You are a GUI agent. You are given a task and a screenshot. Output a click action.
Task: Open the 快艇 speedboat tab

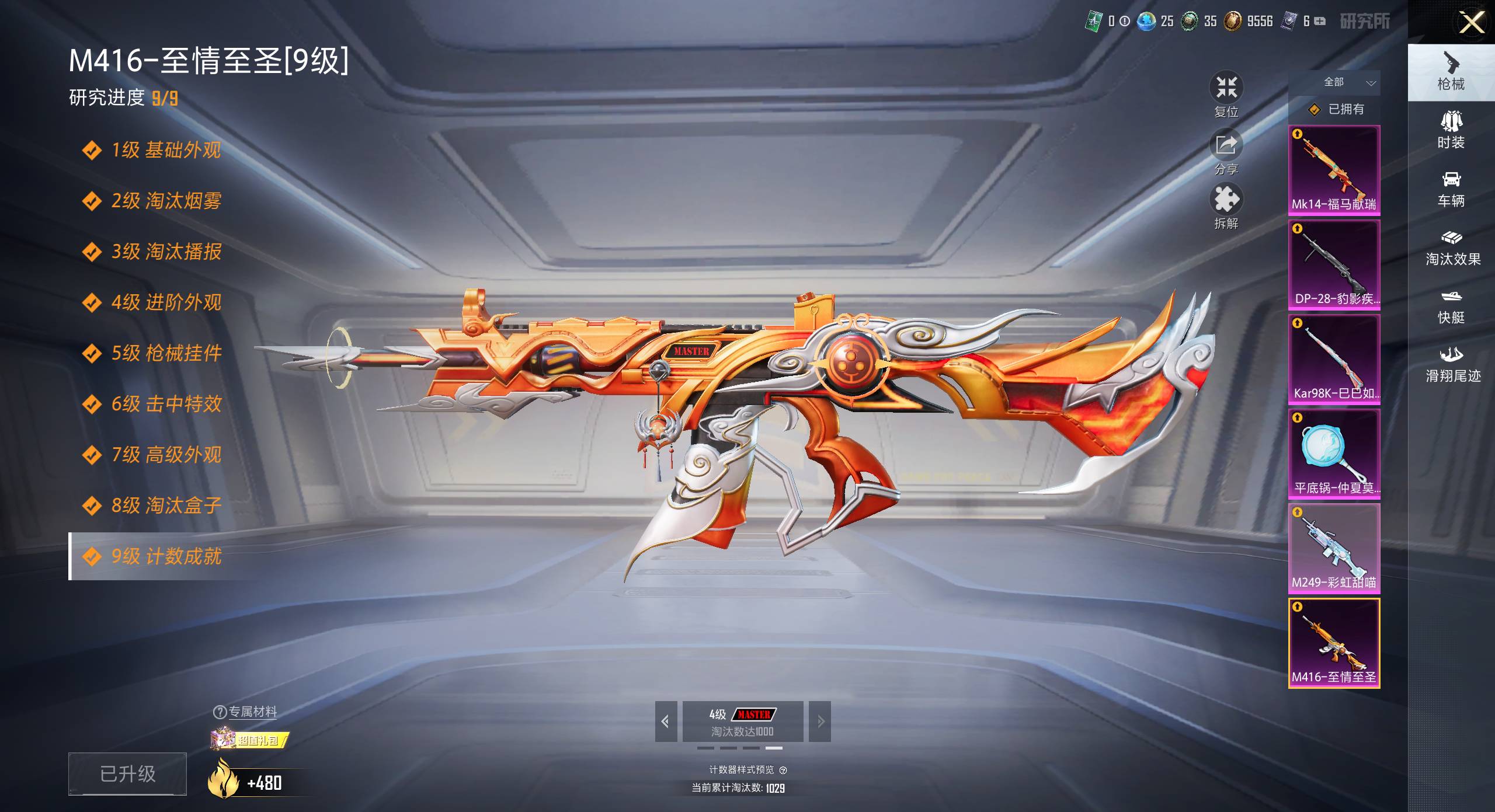click(1451, 306)
